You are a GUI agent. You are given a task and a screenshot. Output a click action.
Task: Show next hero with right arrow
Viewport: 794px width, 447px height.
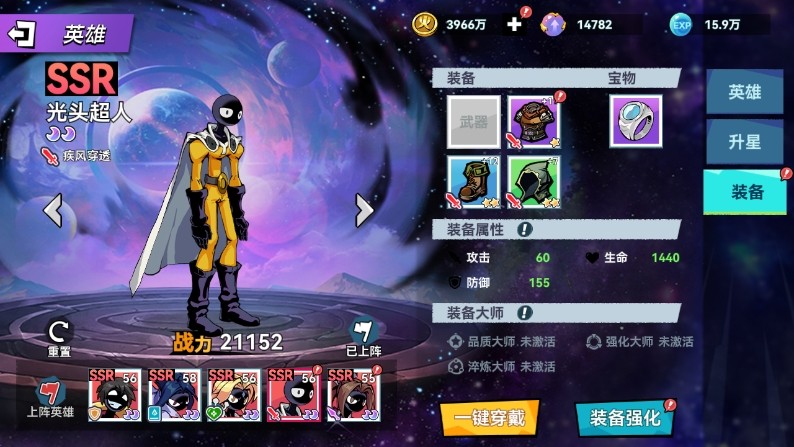point(364,210)
